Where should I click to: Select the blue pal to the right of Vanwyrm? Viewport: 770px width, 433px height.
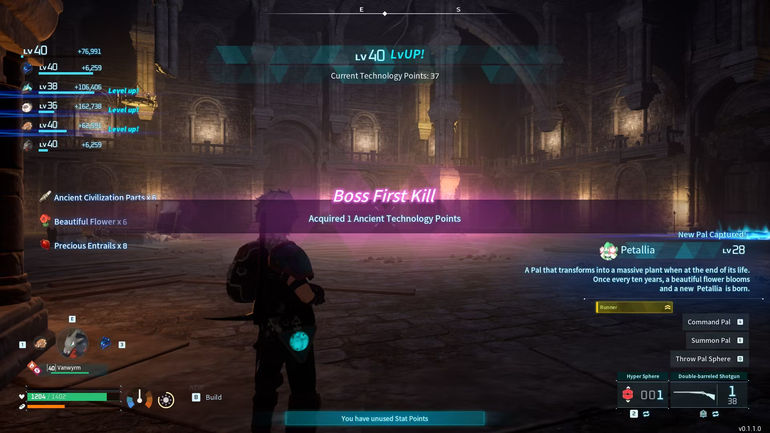[x=105, y=343]
